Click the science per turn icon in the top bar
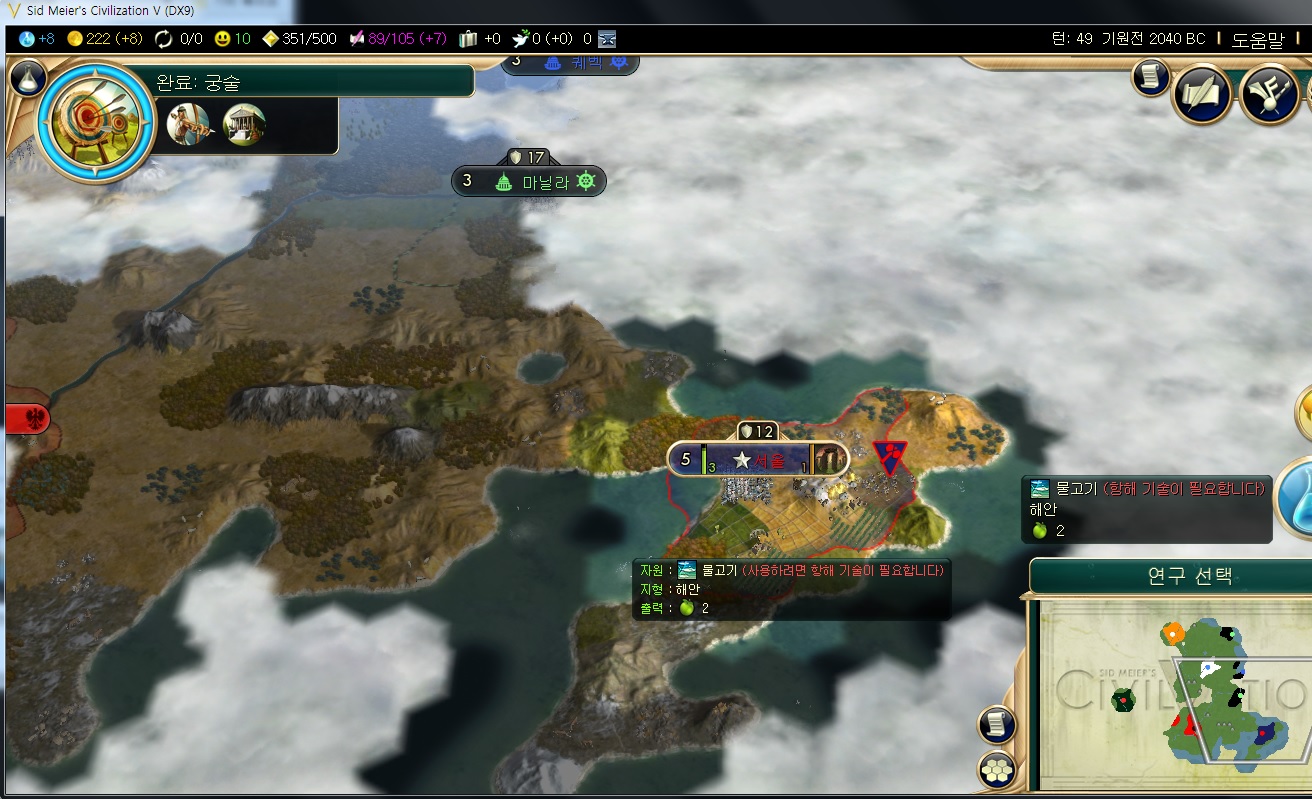The height and width of the screenshot is (799, 1312). point(27,39)
